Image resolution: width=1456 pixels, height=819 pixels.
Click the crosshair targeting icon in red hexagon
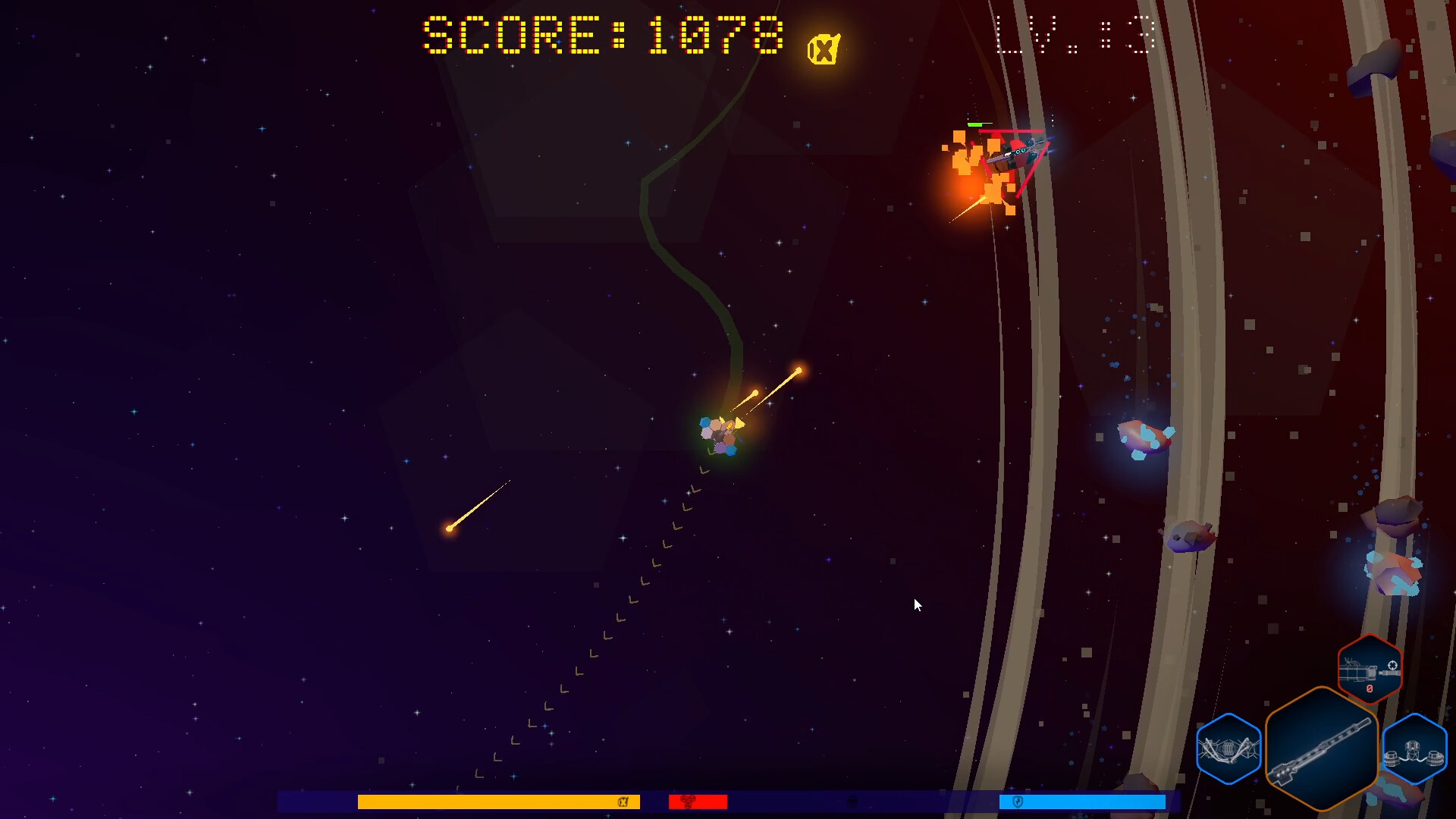(1393, 666)
